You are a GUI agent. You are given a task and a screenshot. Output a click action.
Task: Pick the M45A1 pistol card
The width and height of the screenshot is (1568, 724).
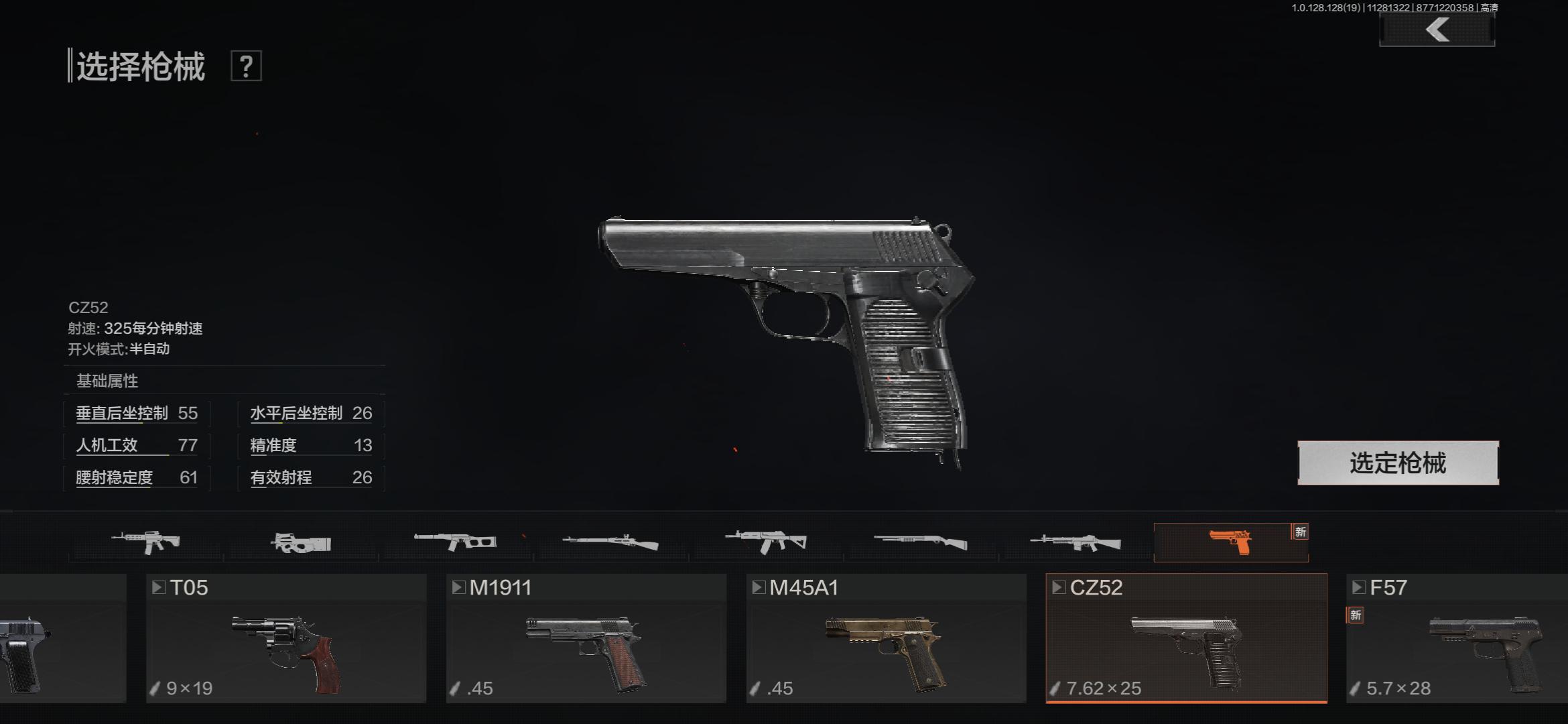coord(886,638)
